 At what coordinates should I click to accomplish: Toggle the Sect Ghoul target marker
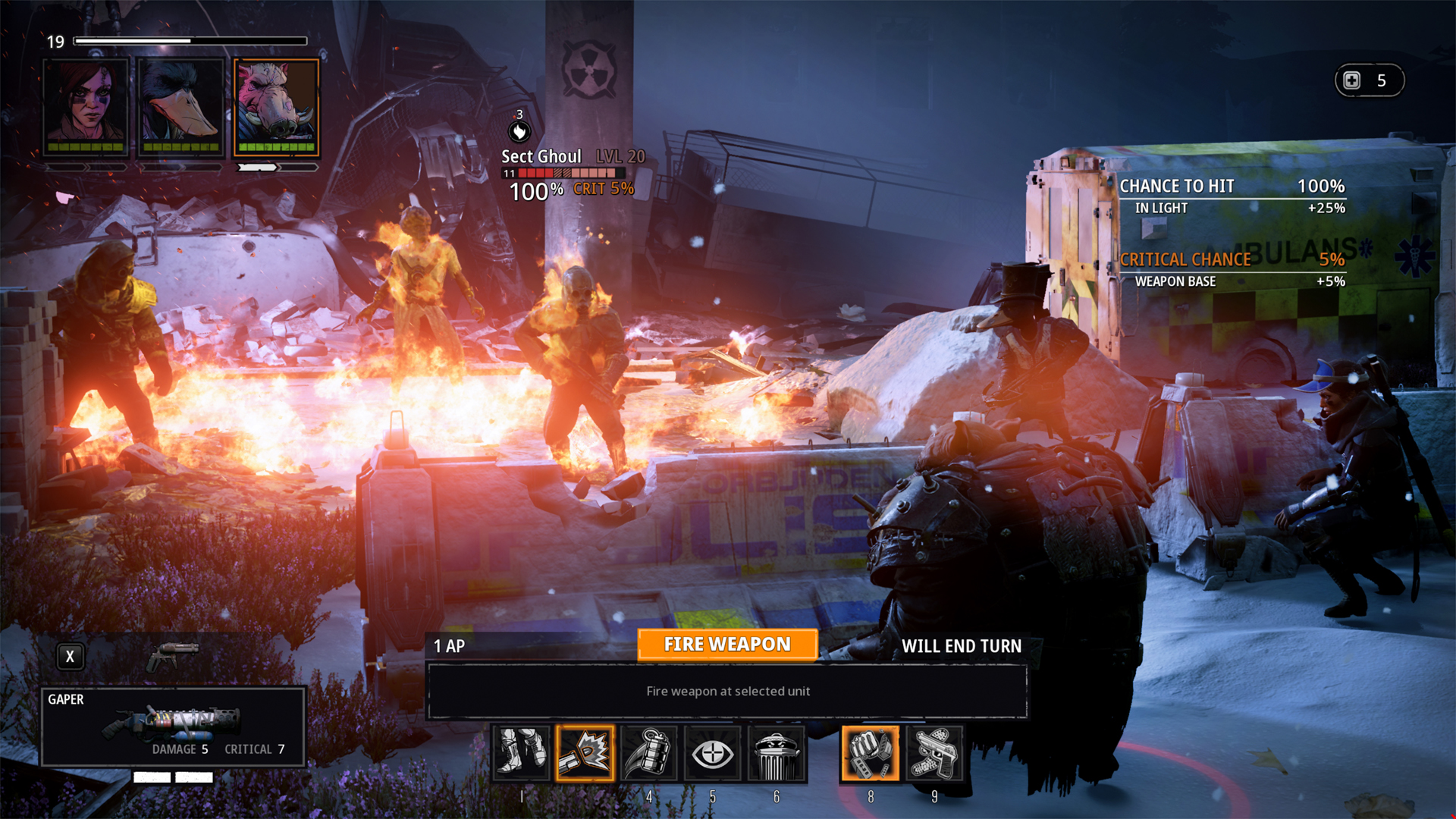pyautogui.click(x=519, y=130)
